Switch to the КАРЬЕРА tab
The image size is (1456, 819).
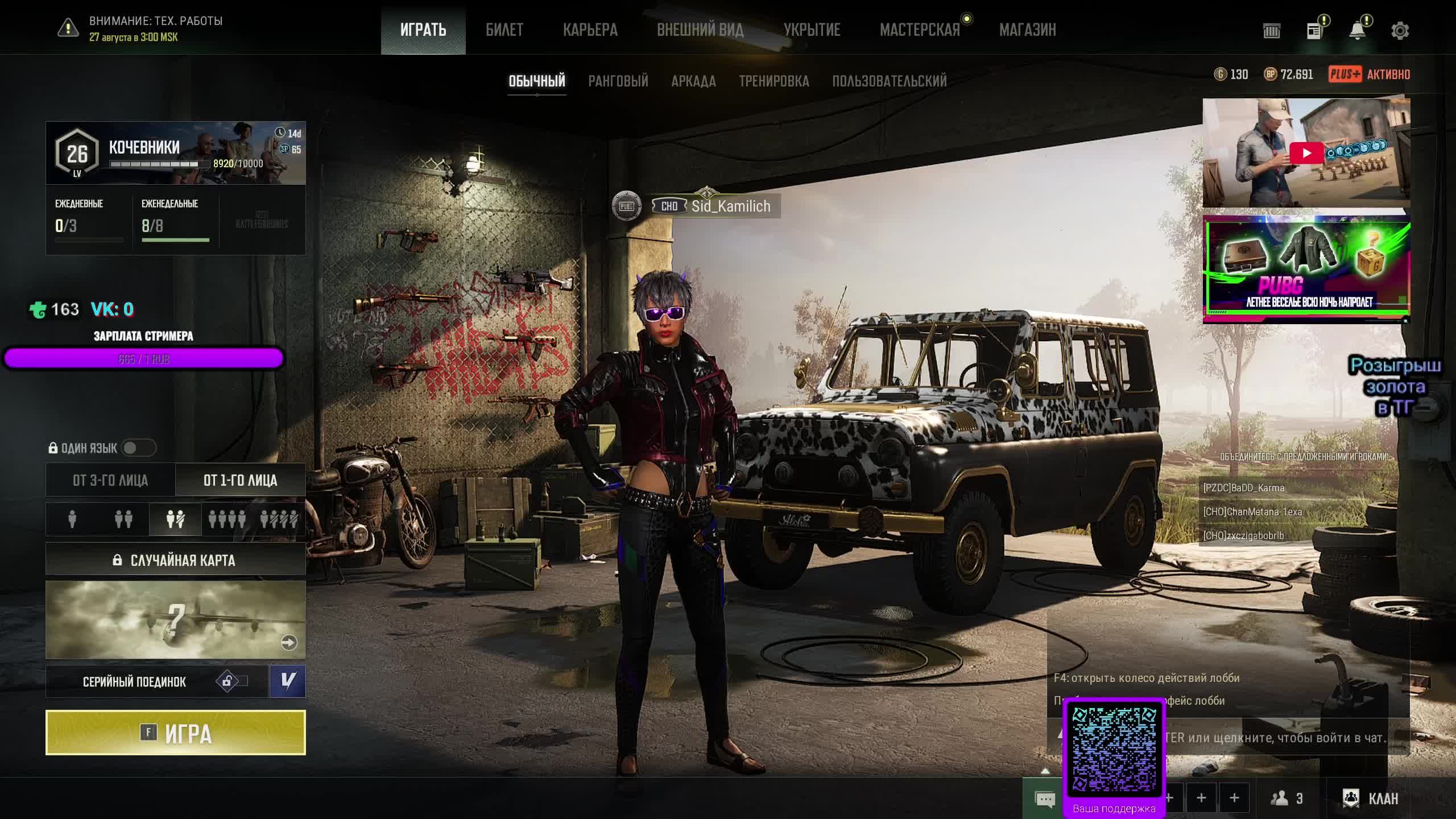590,30
